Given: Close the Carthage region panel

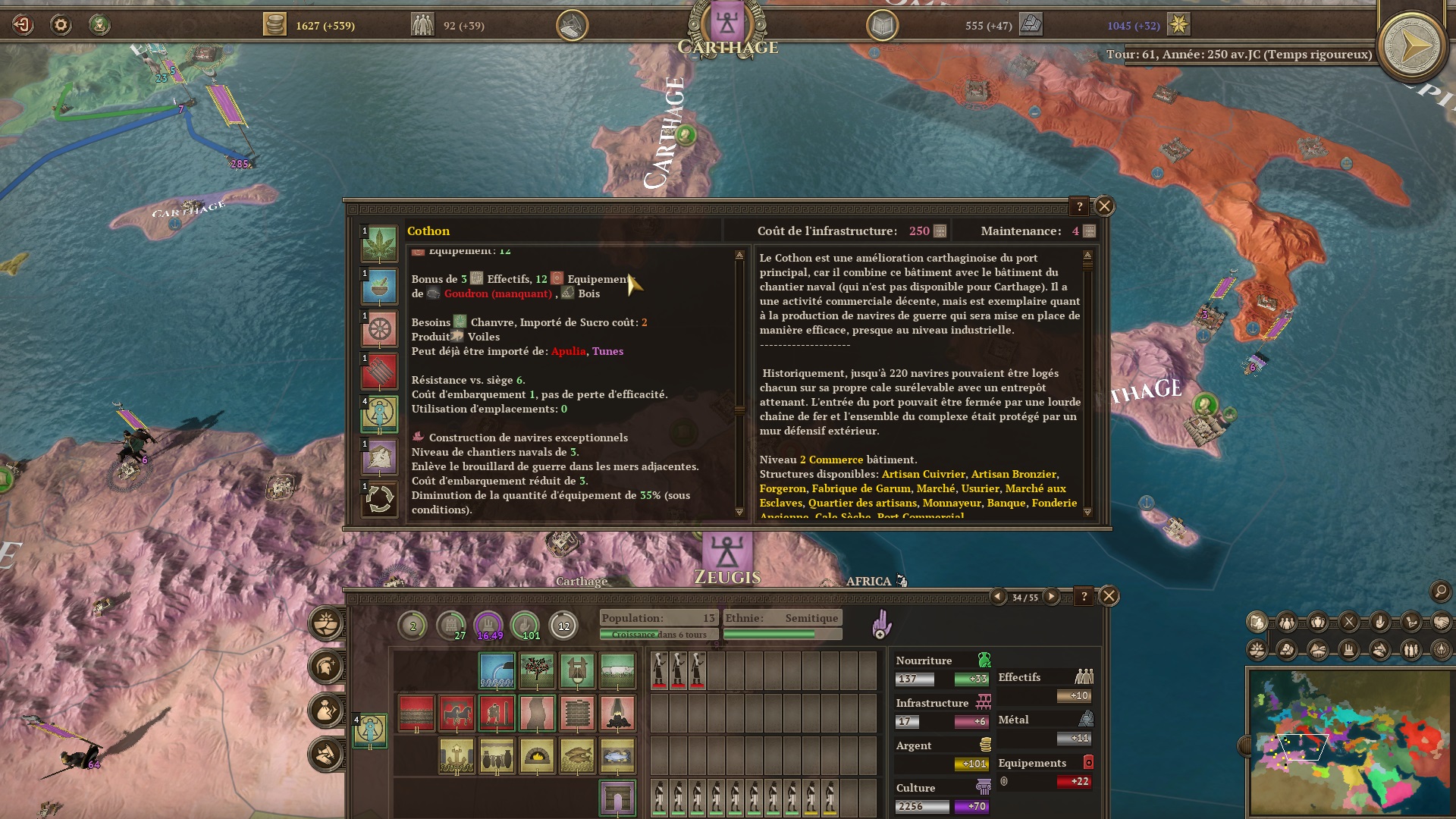Looking at the screenshot, I should pyautogui.click(x=1109, y=596).
